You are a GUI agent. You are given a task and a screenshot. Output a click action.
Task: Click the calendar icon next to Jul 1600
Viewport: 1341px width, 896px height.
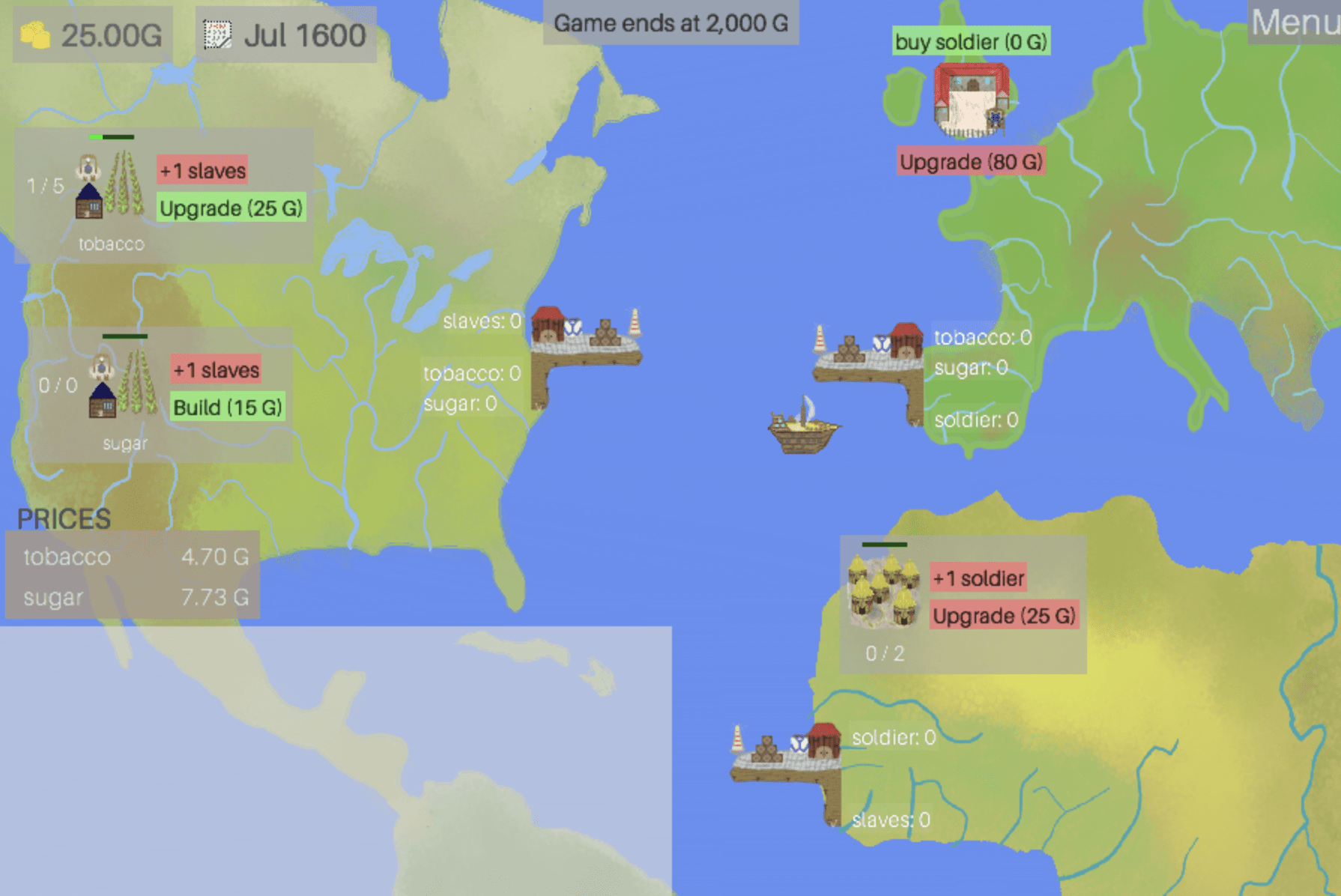[217, 35]
